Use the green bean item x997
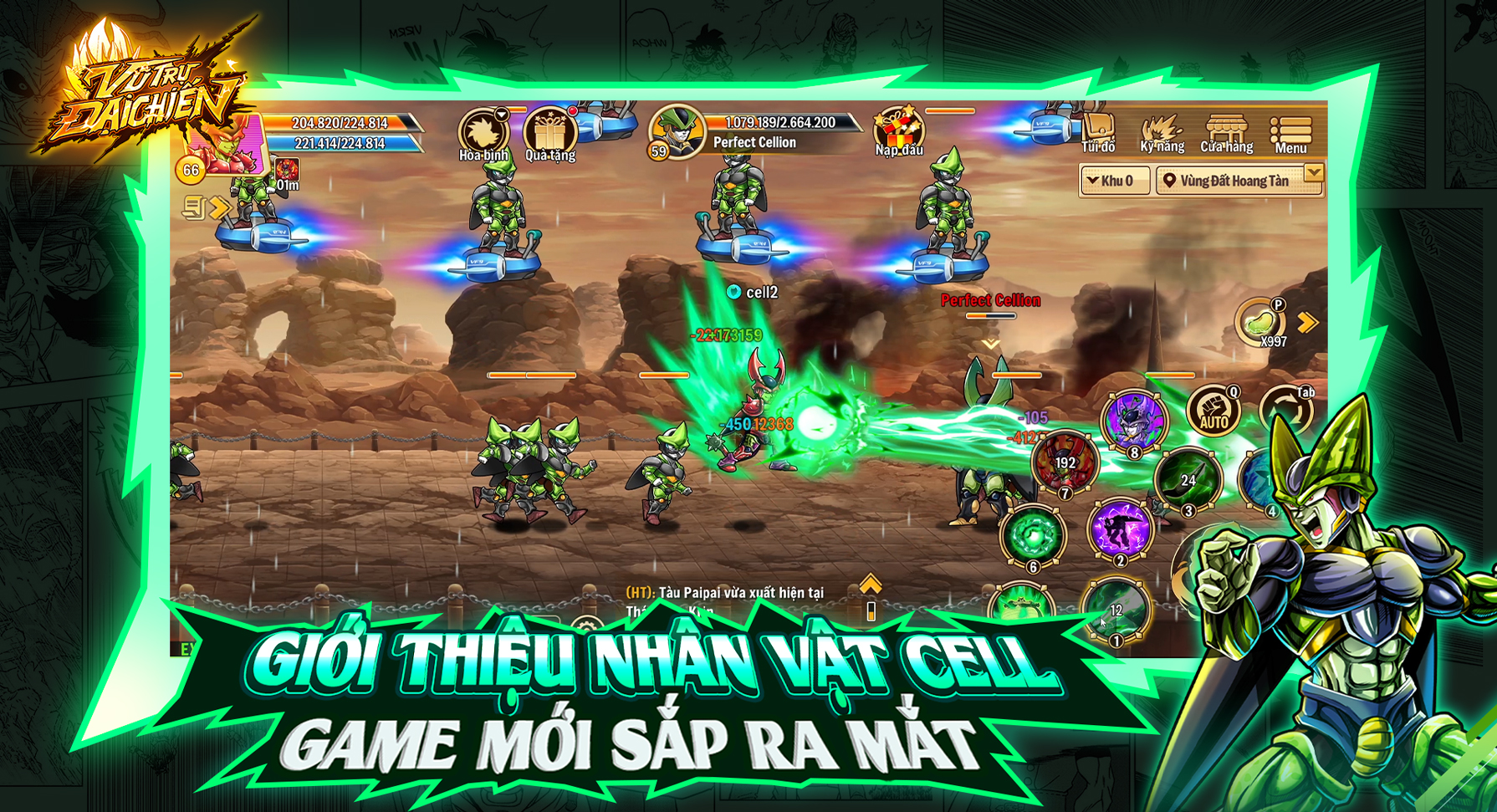1497x812 pixels. [1259, 321]
